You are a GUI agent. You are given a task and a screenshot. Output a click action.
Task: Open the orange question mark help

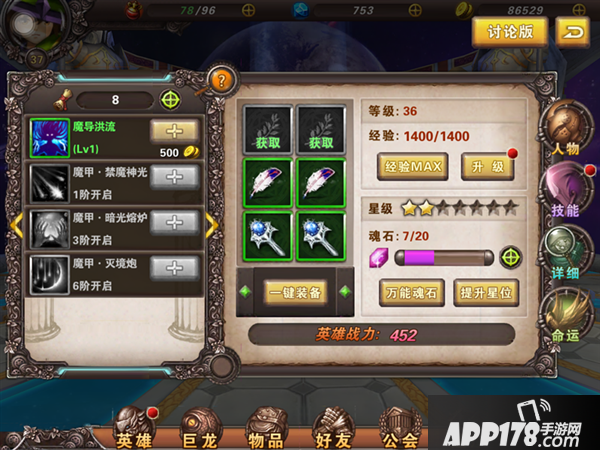pos(222,81)
